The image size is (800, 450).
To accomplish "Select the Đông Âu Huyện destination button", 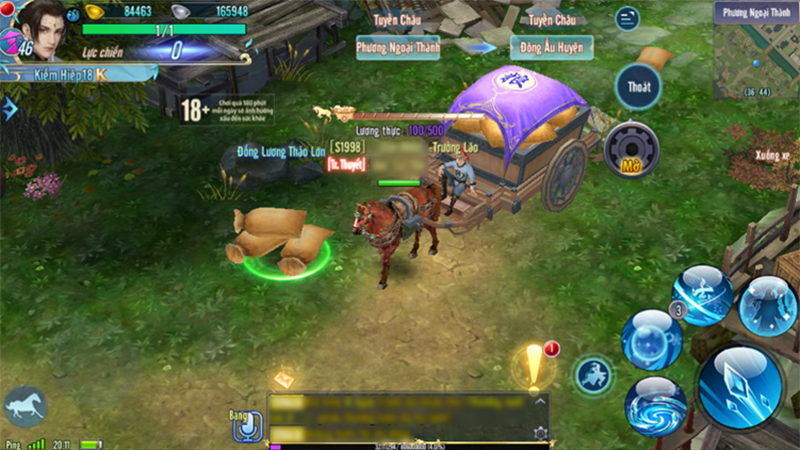I will [x=551, y=46].
